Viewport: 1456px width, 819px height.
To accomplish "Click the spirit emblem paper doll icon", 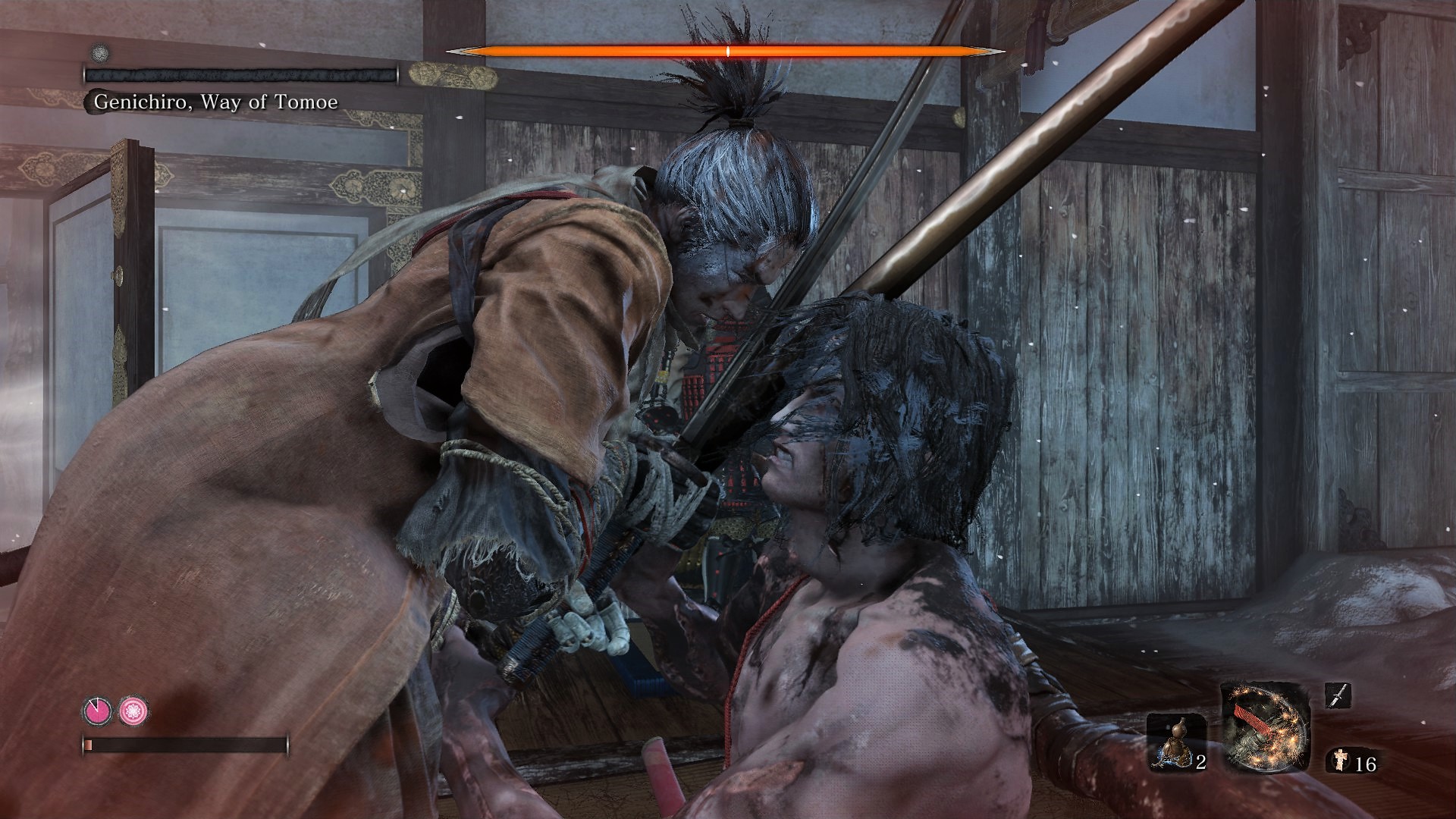I will pos(1340,761).
